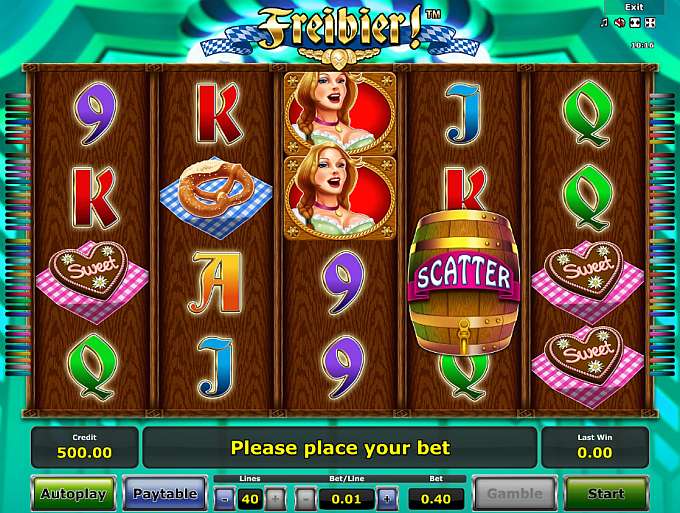Toggle the speaker sound icon
This screenshot has width=680, height=513.
(620, 22)
